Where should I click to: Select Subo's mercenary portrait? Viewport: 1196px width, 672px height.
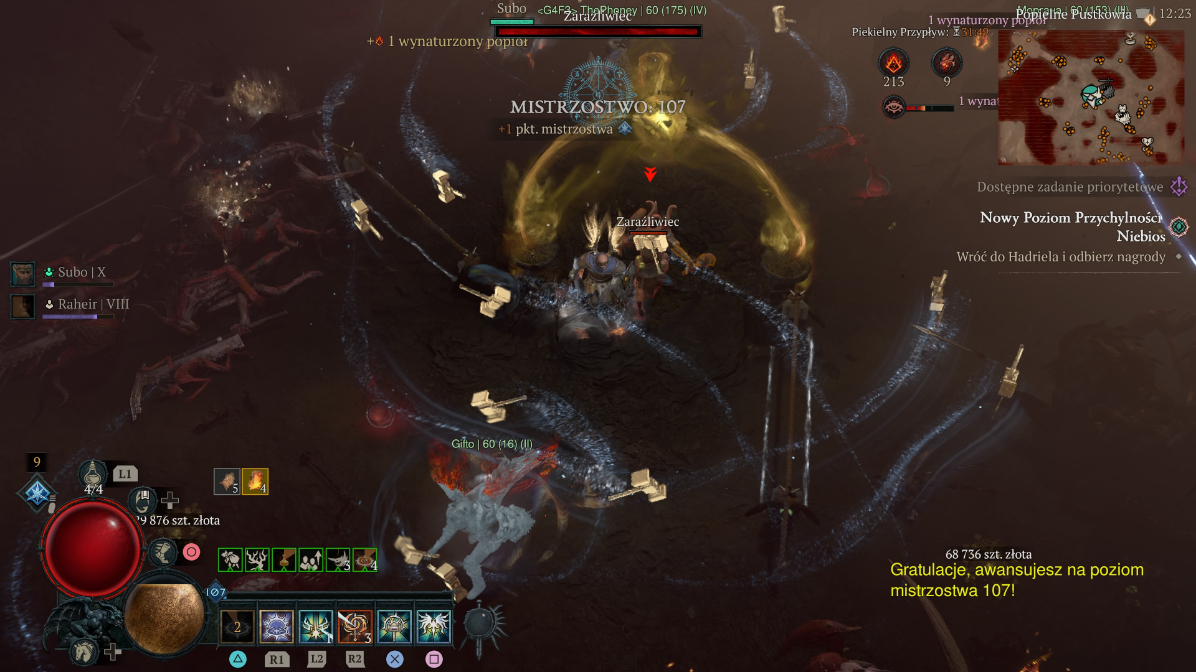coord(23,273)
